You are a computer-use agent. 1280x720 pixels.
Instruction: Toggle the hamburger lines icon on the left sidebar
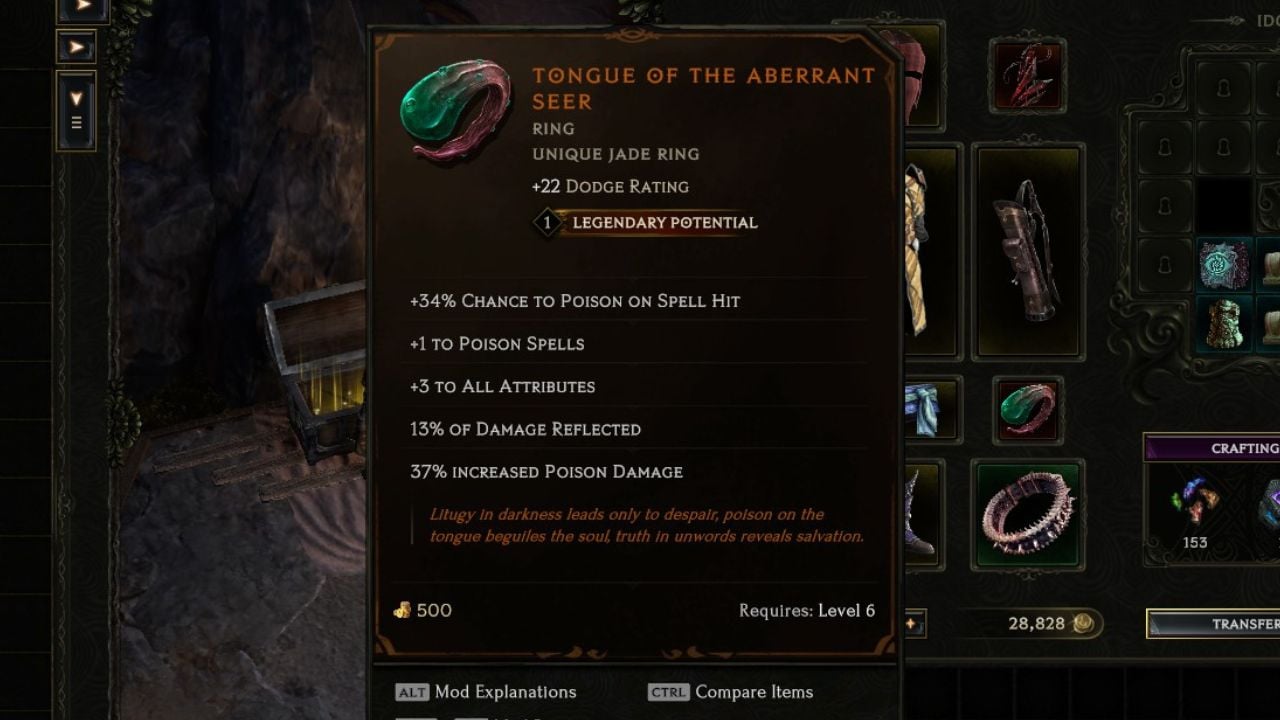(76, 123)
